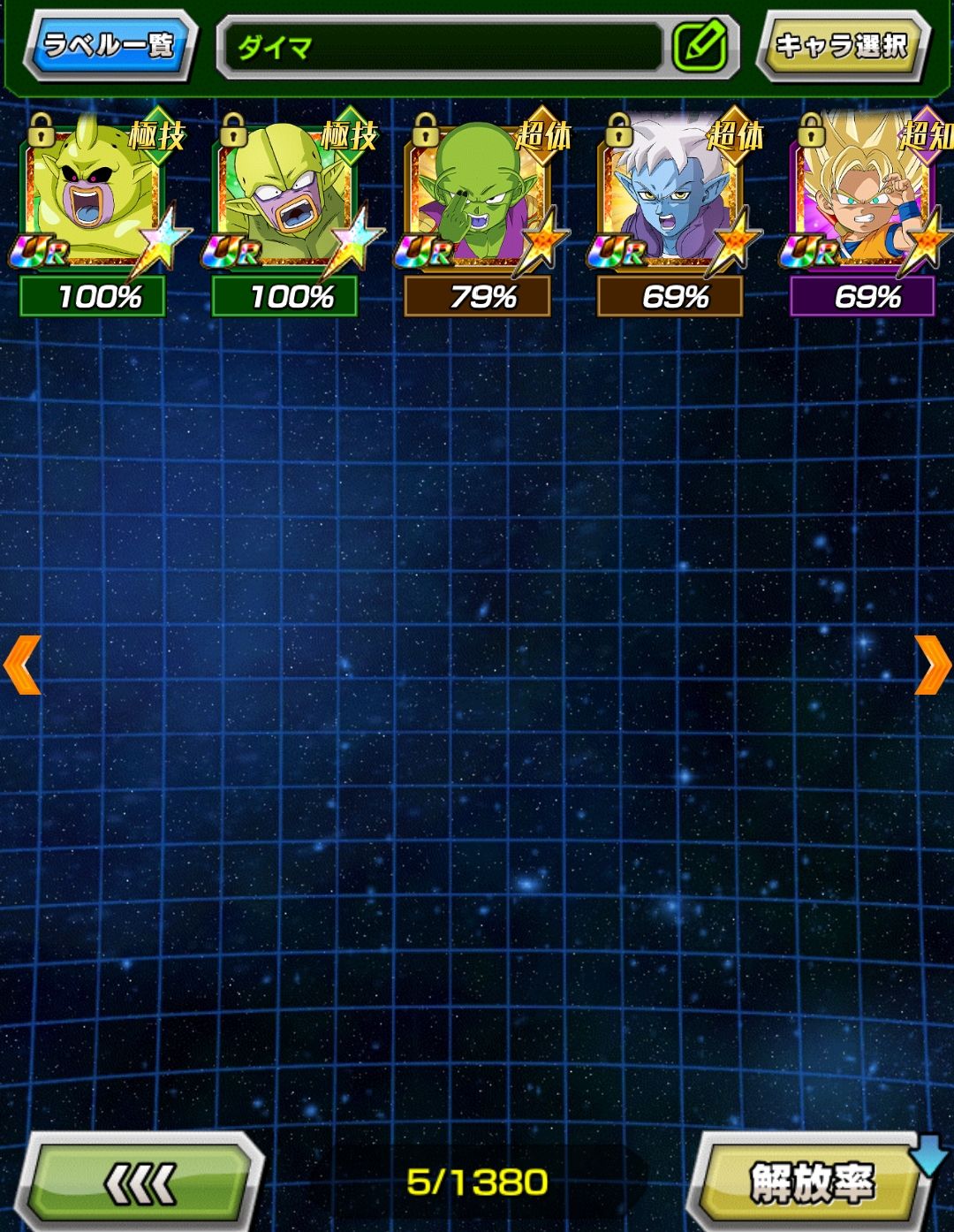Image resolution: width=954 pixels, height=1232 pixels.
Task: Go to previous page with left arrow
Action: [22, 665]
